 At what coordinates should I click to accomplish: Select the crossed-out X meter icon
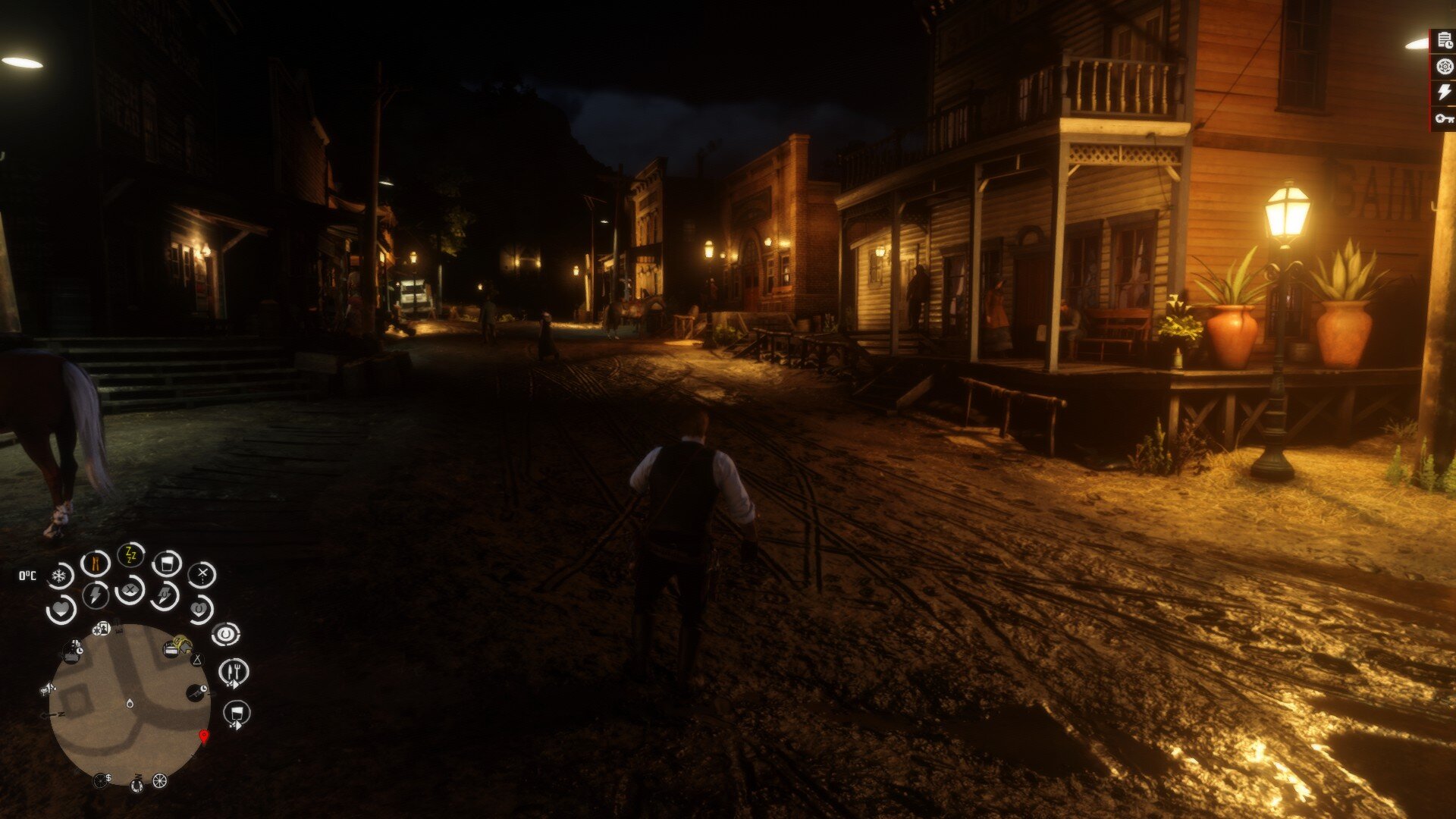pos(202,575)
